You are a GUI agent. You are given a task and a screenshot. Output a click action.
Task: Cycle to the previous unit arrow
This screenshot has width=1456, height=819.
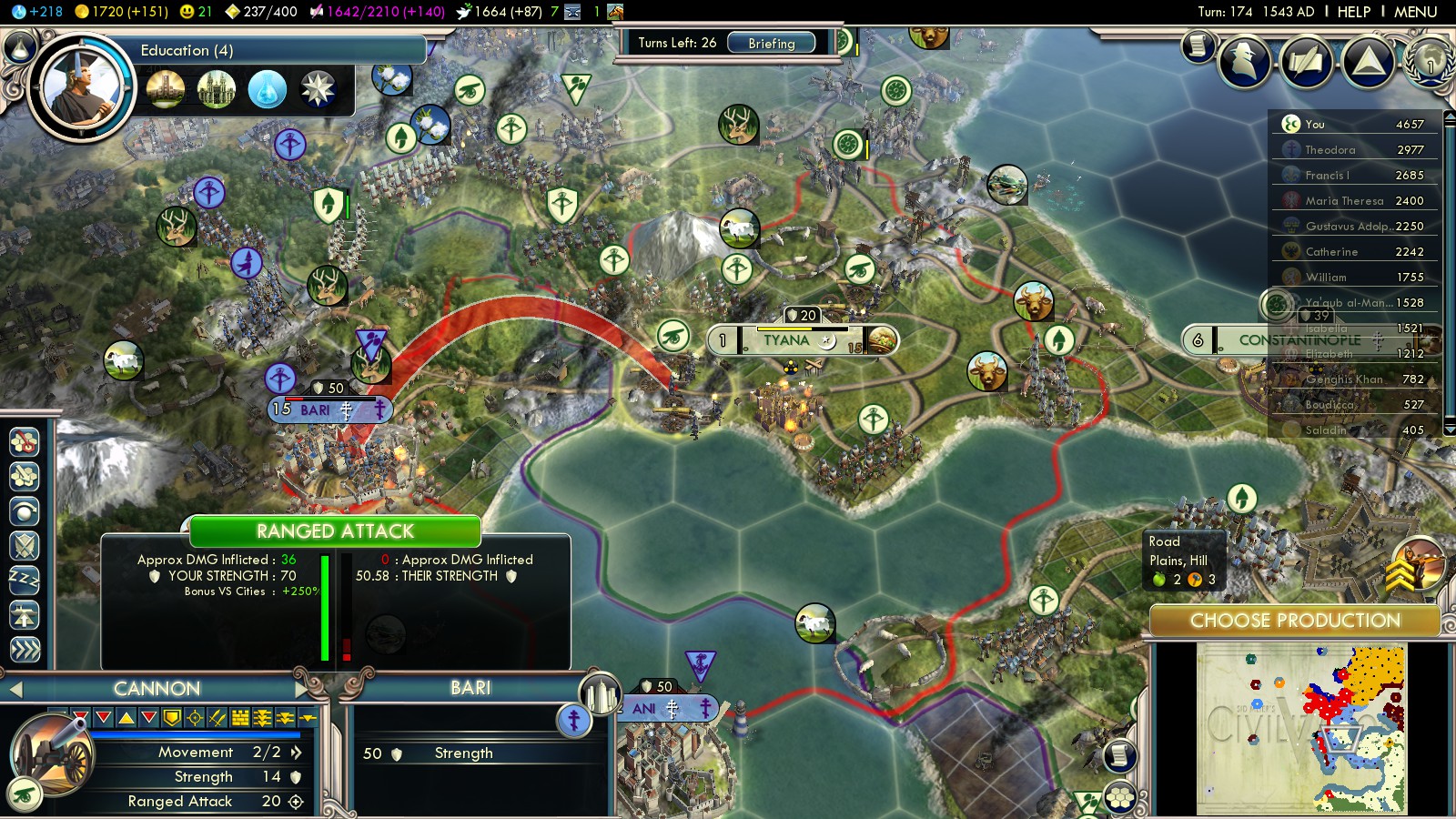pos(15,690)
